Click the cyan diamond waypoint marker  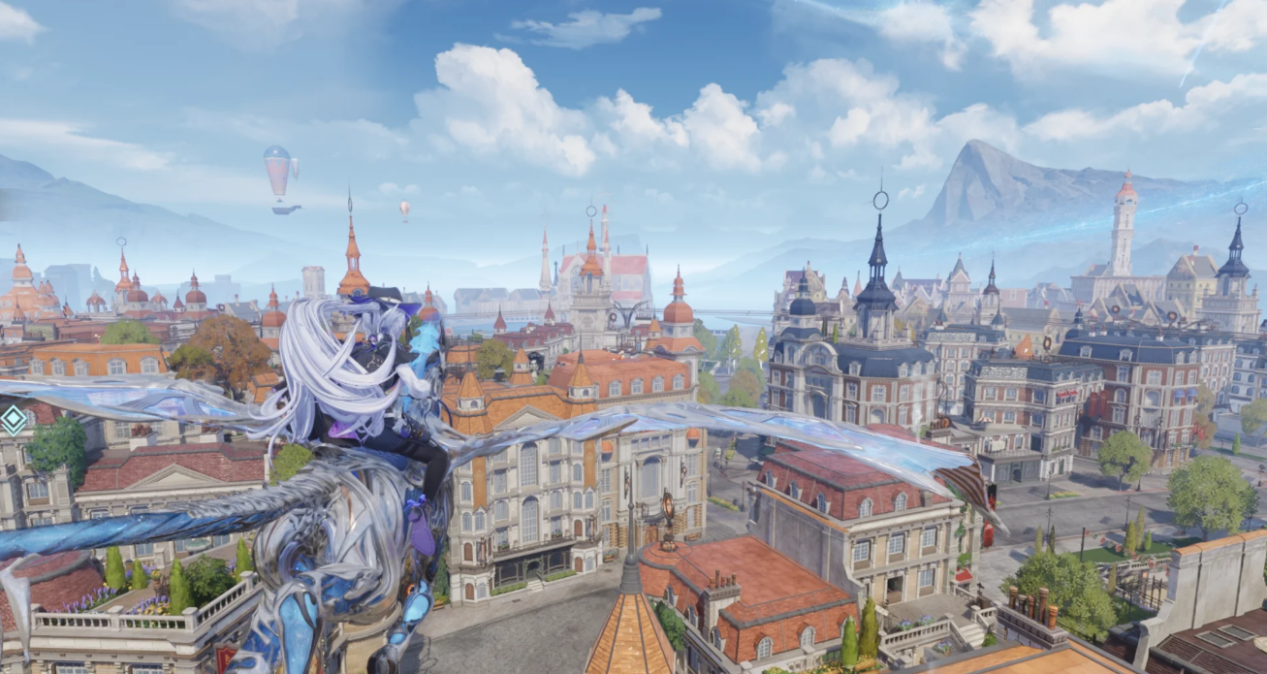[13, 418]
